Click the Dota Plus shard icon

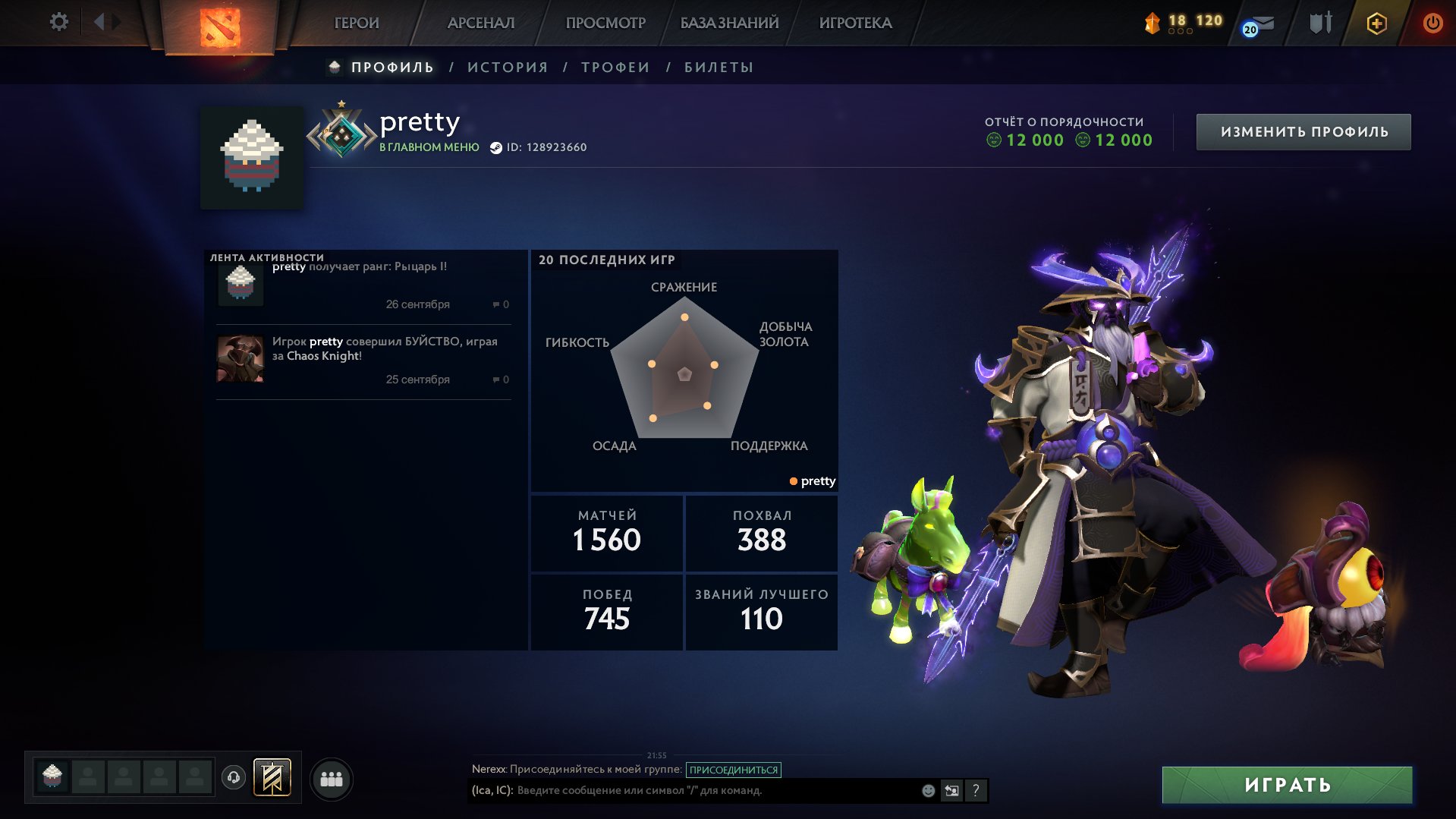tap(1153, 21)
